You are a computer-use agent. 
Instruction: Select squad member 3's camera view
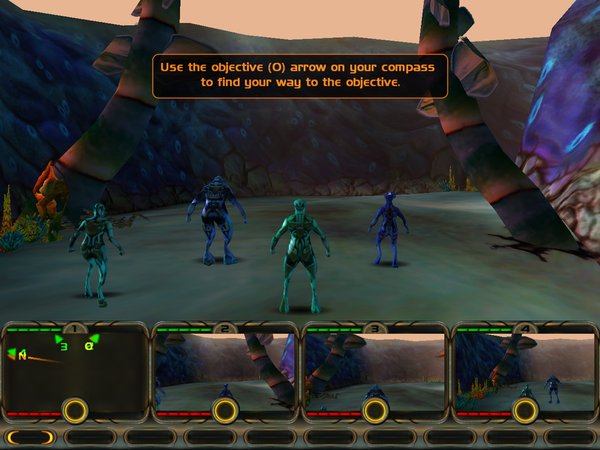(x=375, y=365)
